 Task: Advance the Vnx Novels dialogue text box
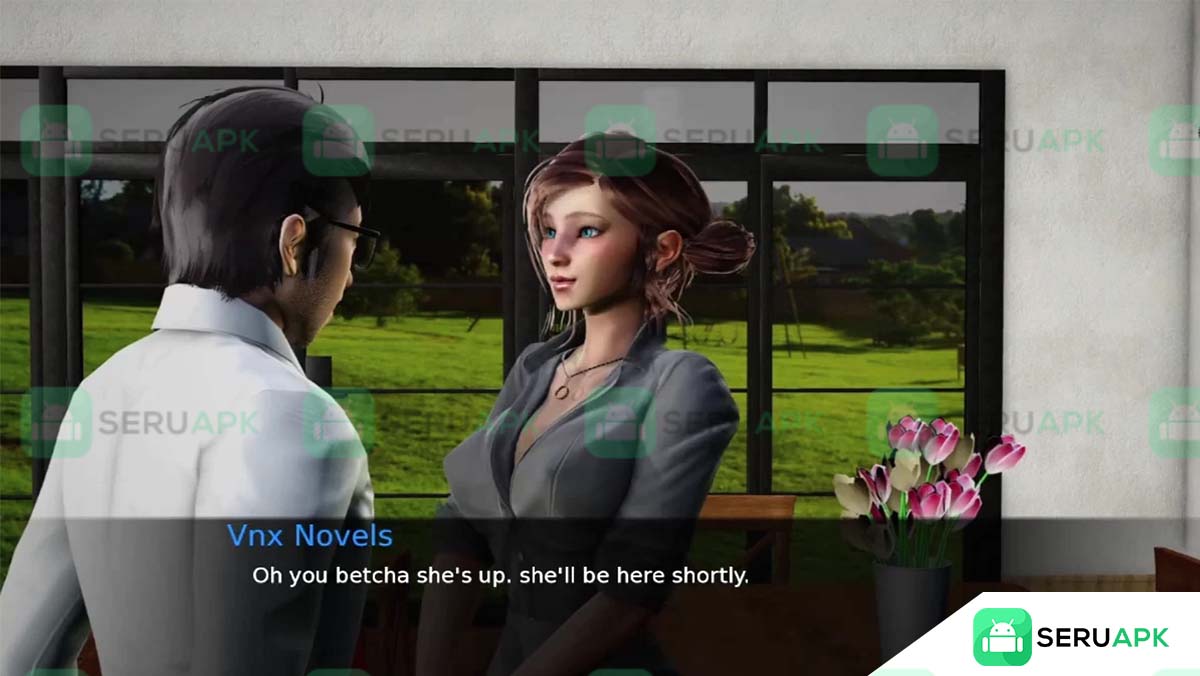(x=499, y=576)
